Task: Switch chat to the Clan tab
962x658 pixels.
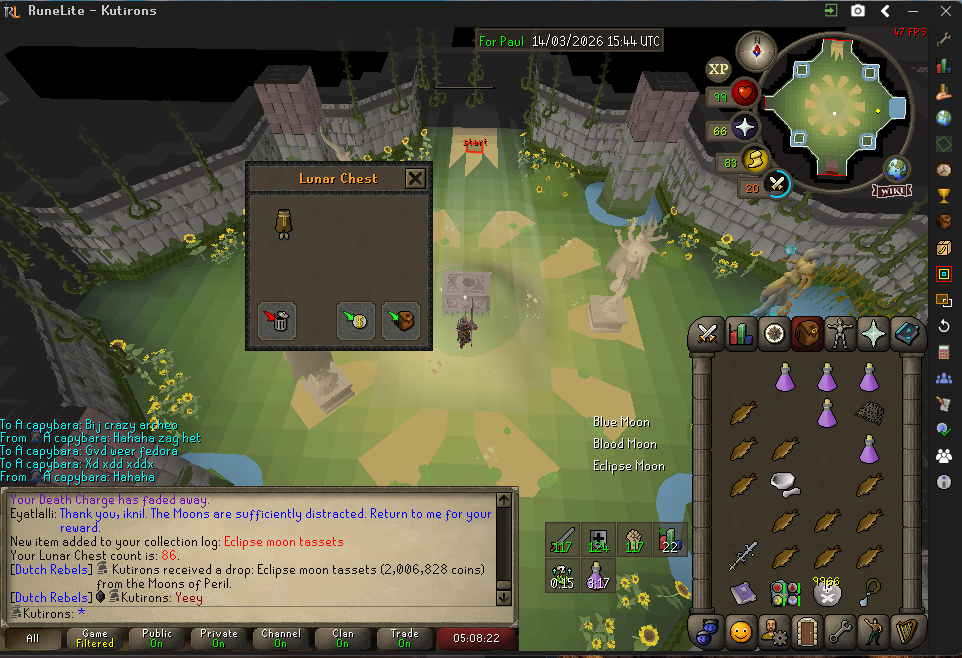Action: pyautogui.click(x=343, y=638)
